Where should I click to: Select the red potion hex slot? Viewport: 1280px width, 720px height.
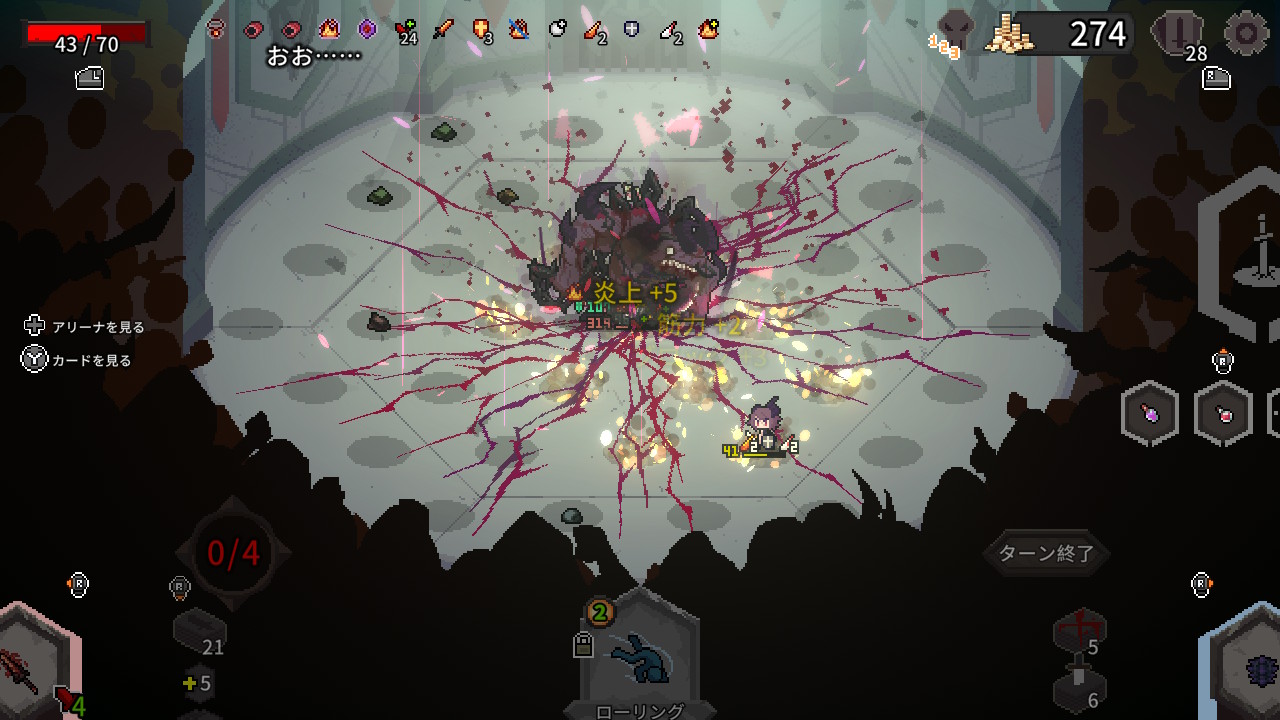[x=1223, y=412]
